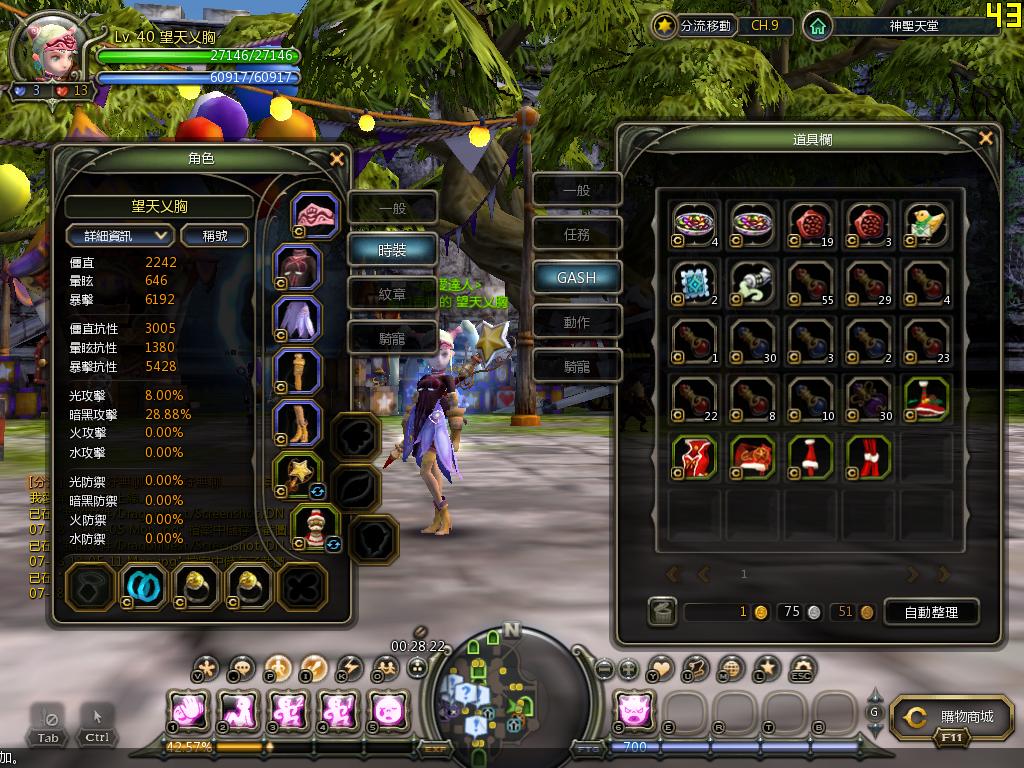Click the star wand weapon slot
This screenshot has width=1024, height=768.
[298, 477]
